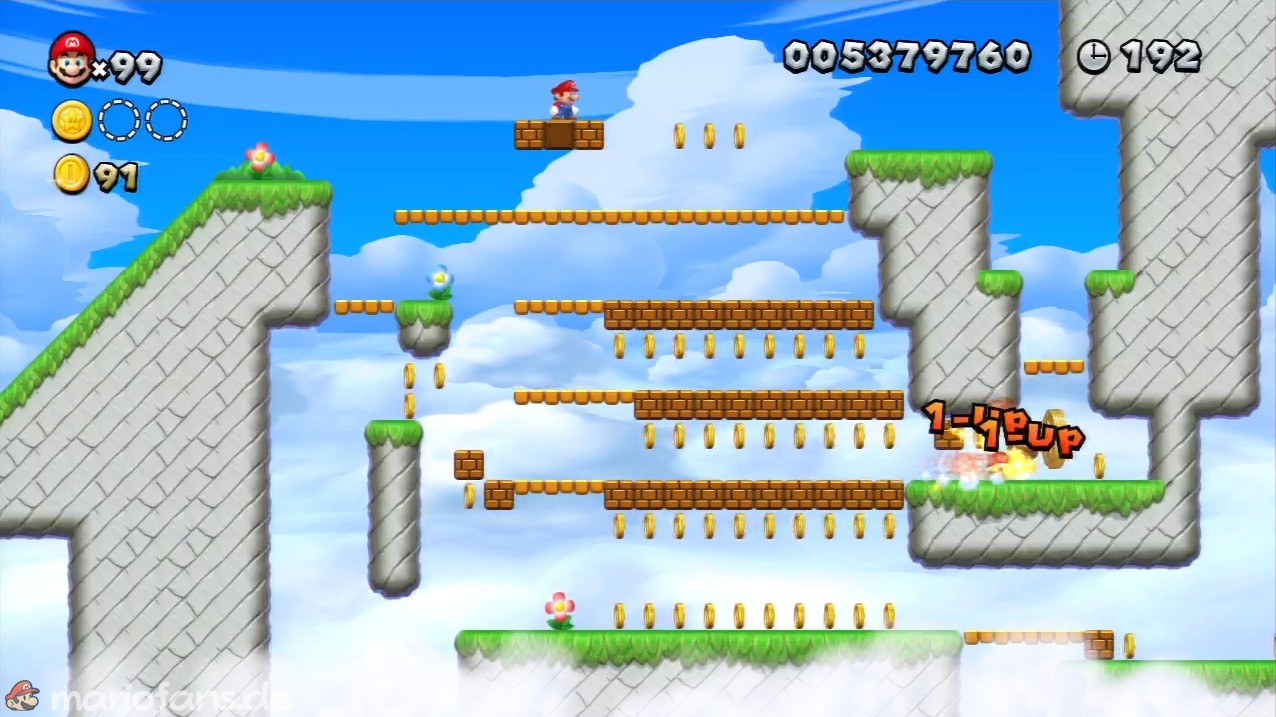The image size is (1276, 717).
Task: Click the Mario head lives icon
Action: tap(71, 59)
